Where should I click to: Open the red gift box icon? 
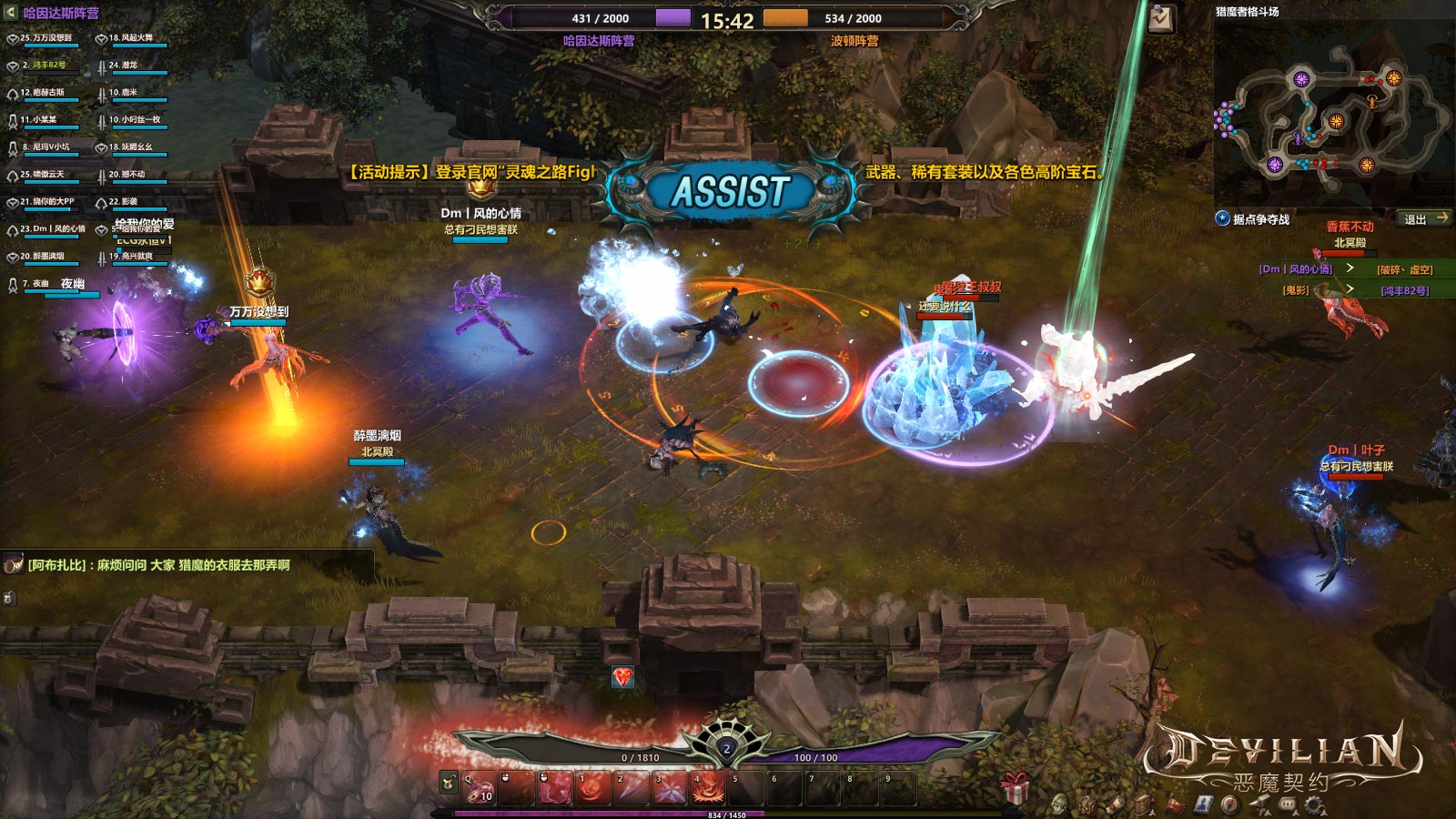pos(1015,786)
